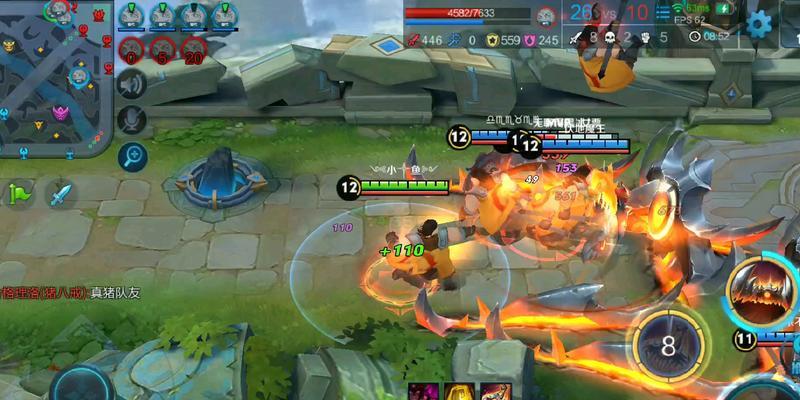
Task: Tap the virtual movement joystick
Action: 82,385
